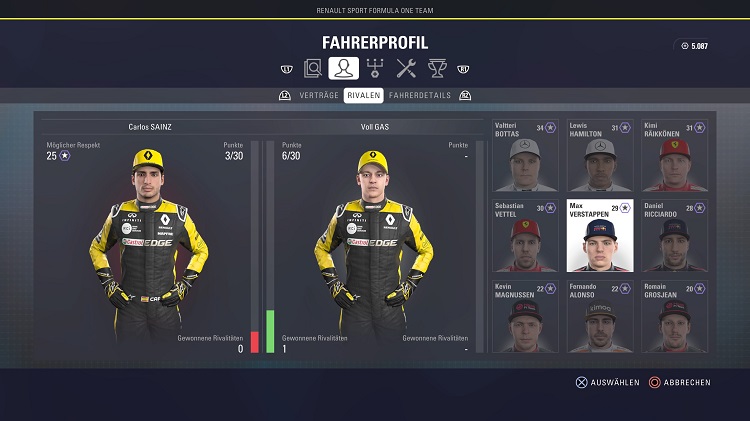Open the research tree icon

[375, 69]
